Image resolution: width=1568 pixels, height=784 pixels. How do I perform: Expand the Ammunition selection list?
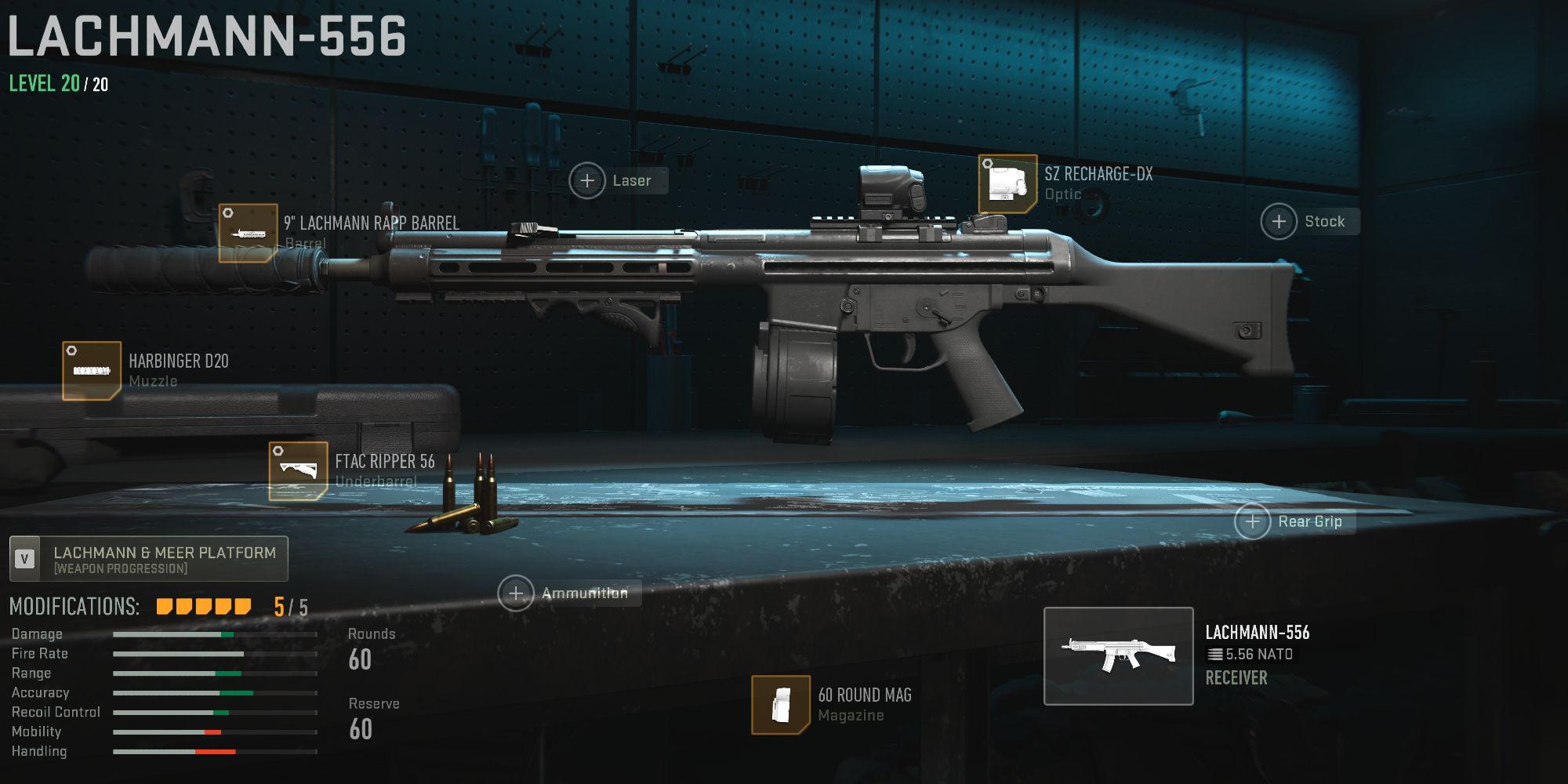tap(516, 593)
